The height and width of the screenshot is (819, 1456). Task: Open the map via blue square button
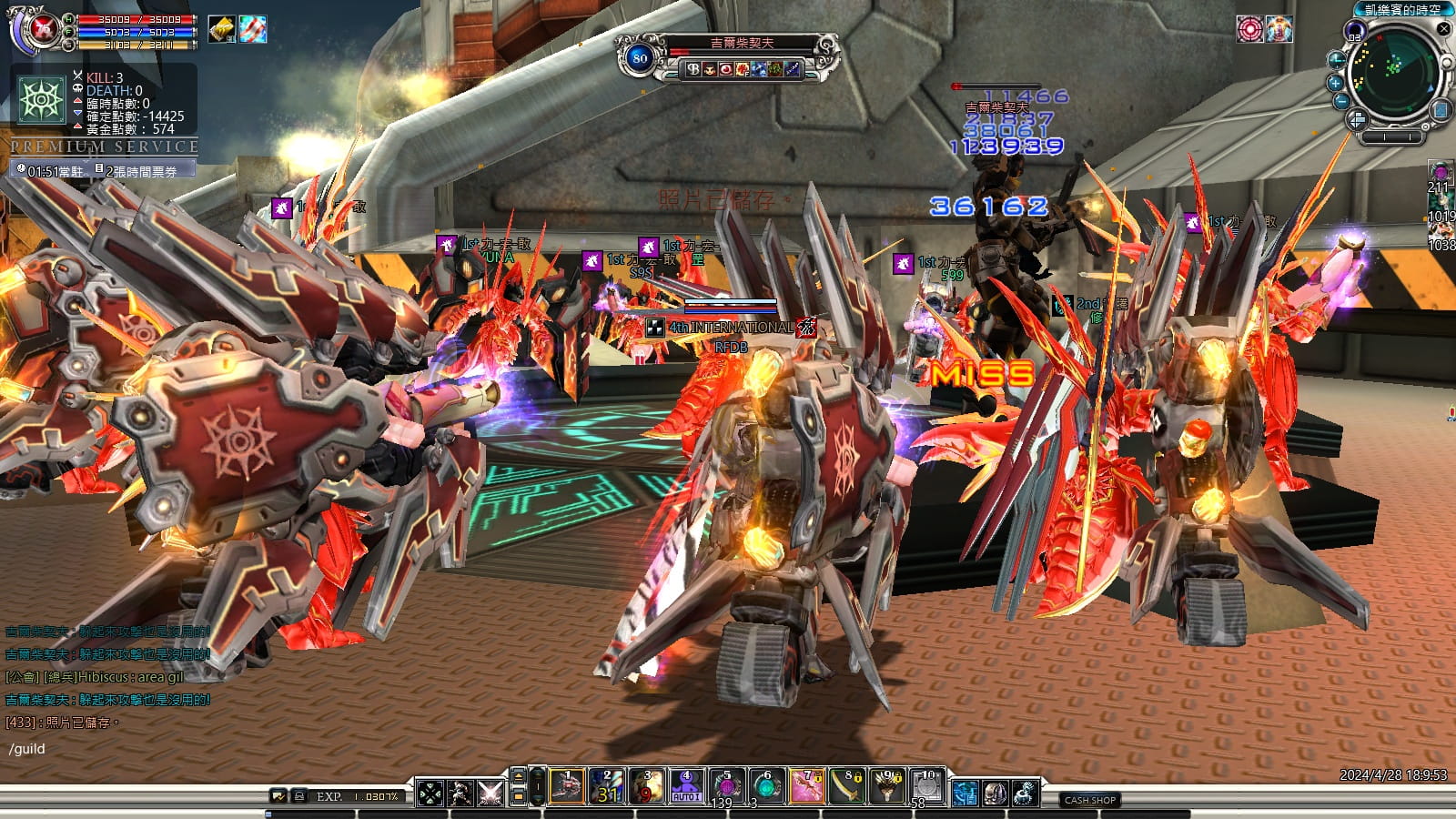1441,110
